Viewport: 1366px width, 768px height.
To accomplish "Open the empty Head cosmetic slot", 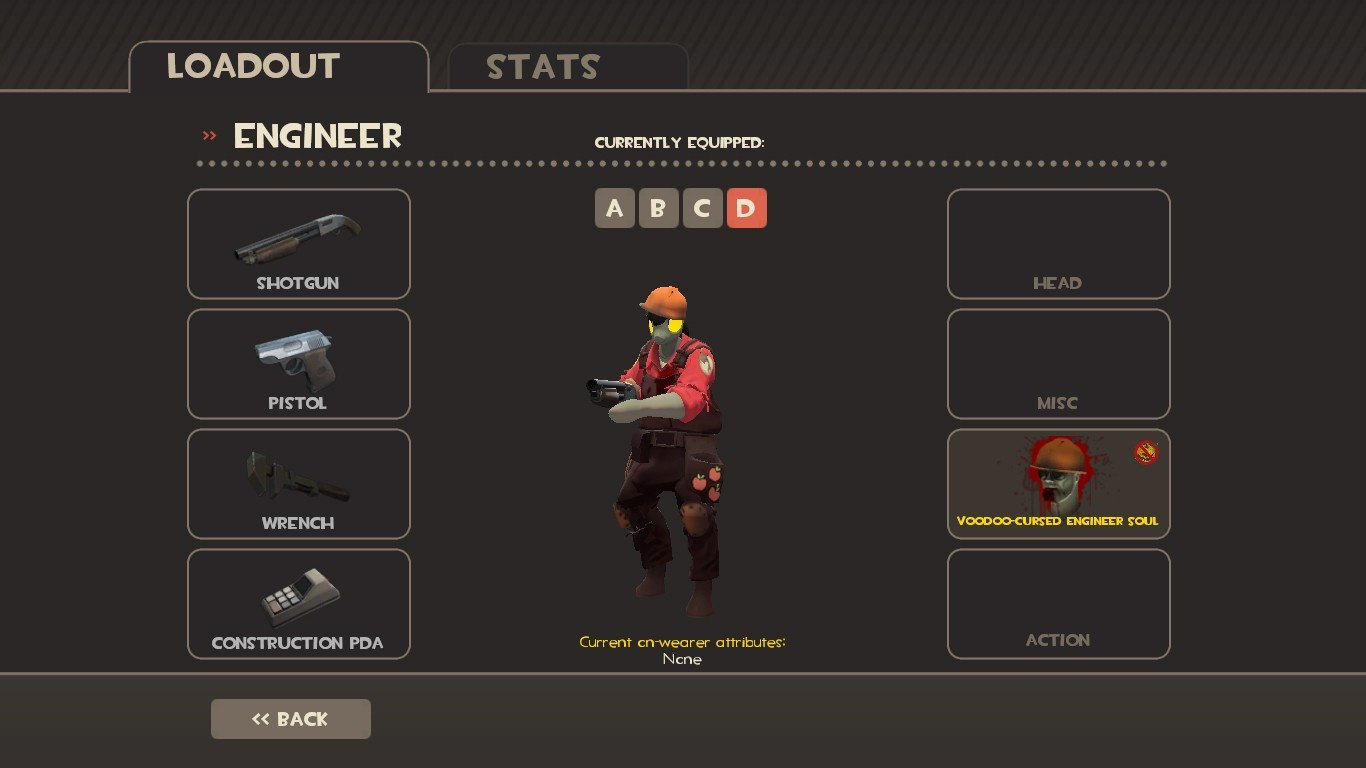I will pos(1058,244).
